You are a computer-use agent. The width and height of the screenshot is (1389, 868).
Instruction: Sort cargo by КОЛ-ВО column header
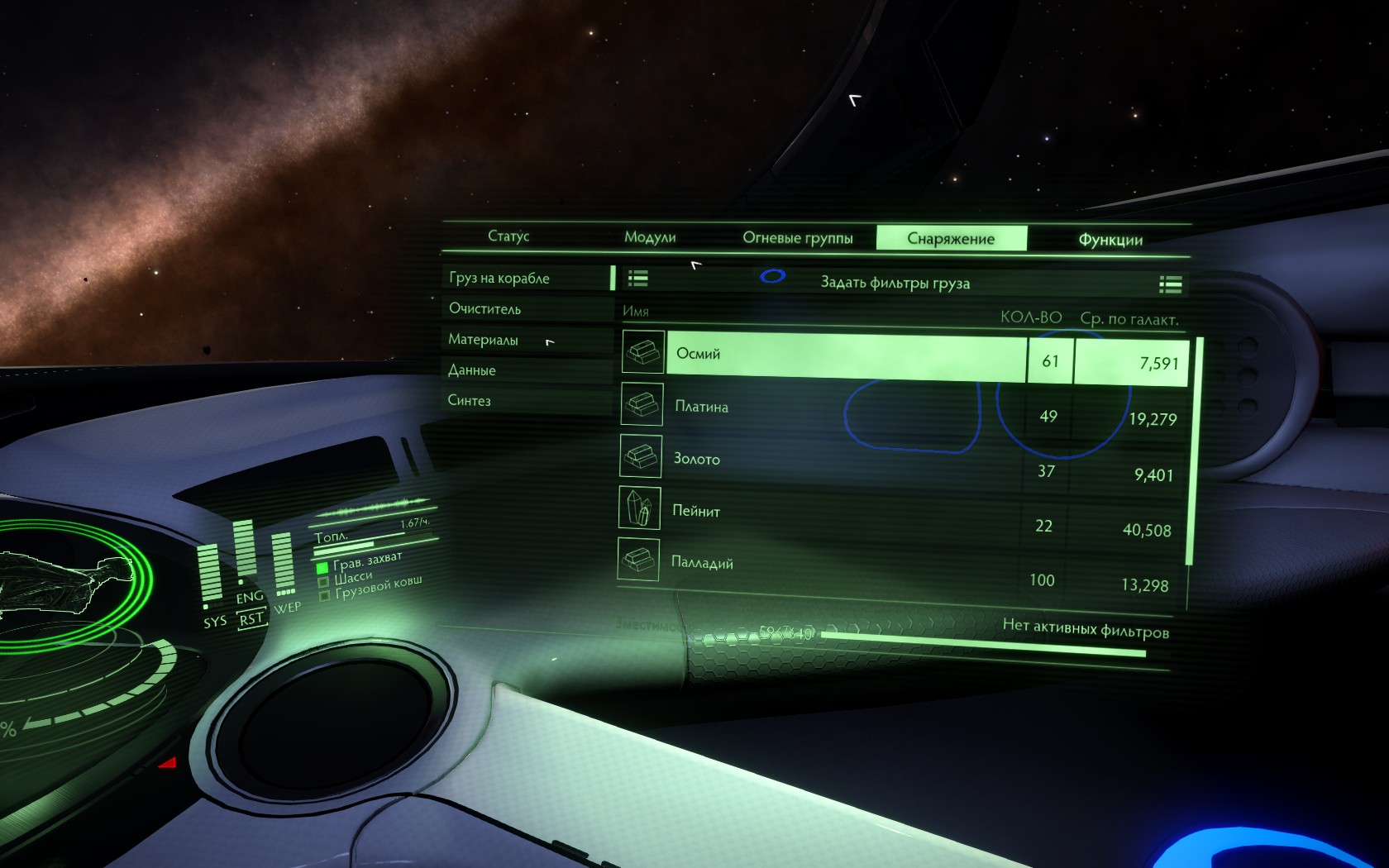point(1030,317)
